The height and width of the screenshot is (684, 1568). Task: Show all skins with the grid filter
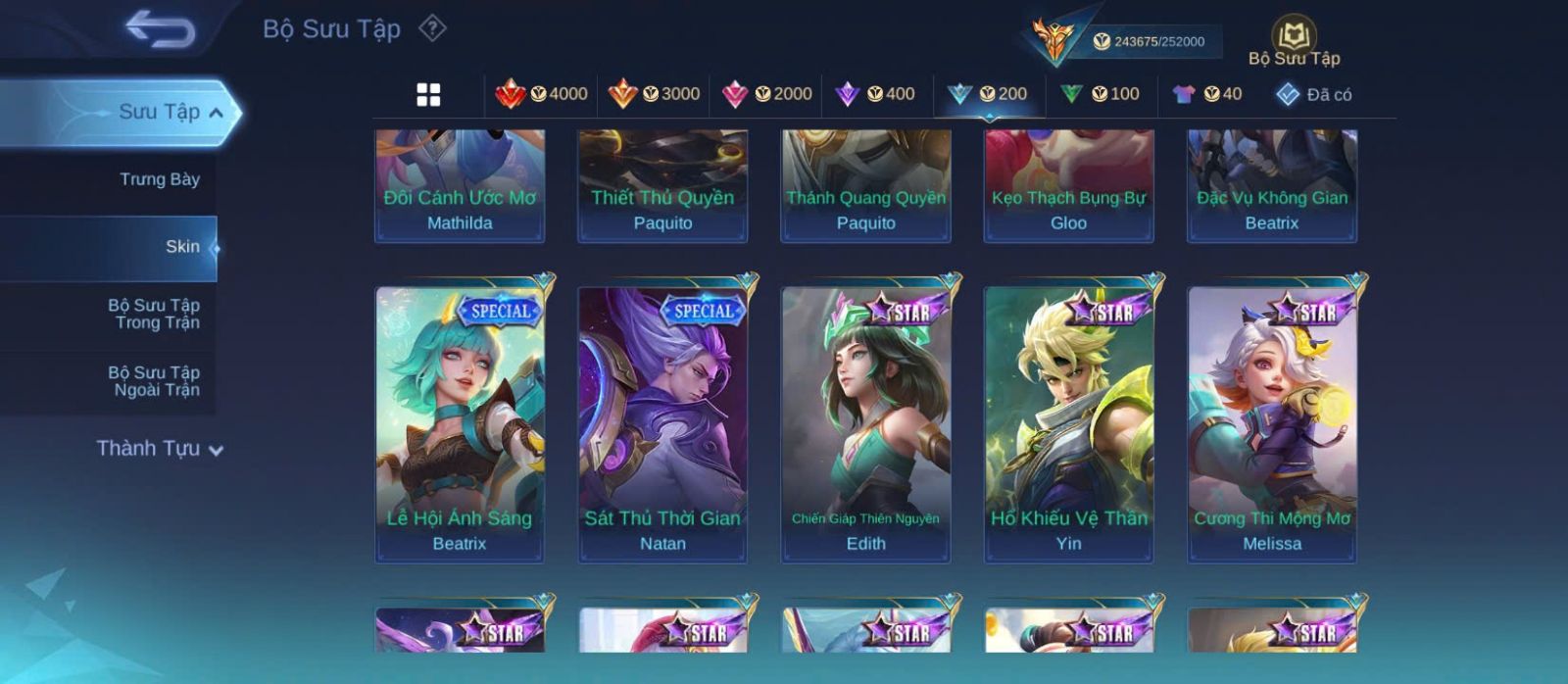coord(428,94)
